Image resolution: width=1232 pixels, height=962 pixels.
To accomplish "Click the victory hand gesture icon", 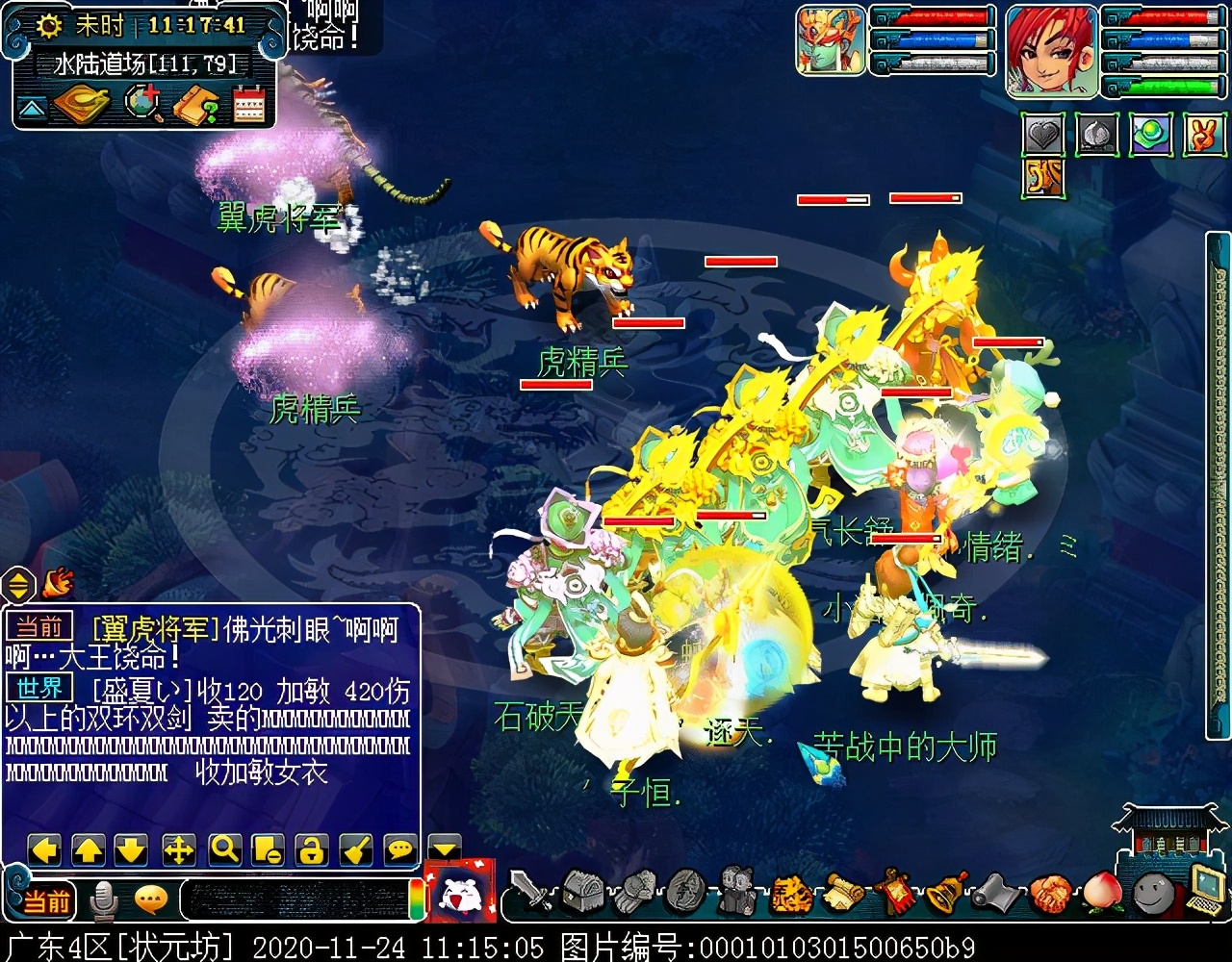I will point(1203,136).
